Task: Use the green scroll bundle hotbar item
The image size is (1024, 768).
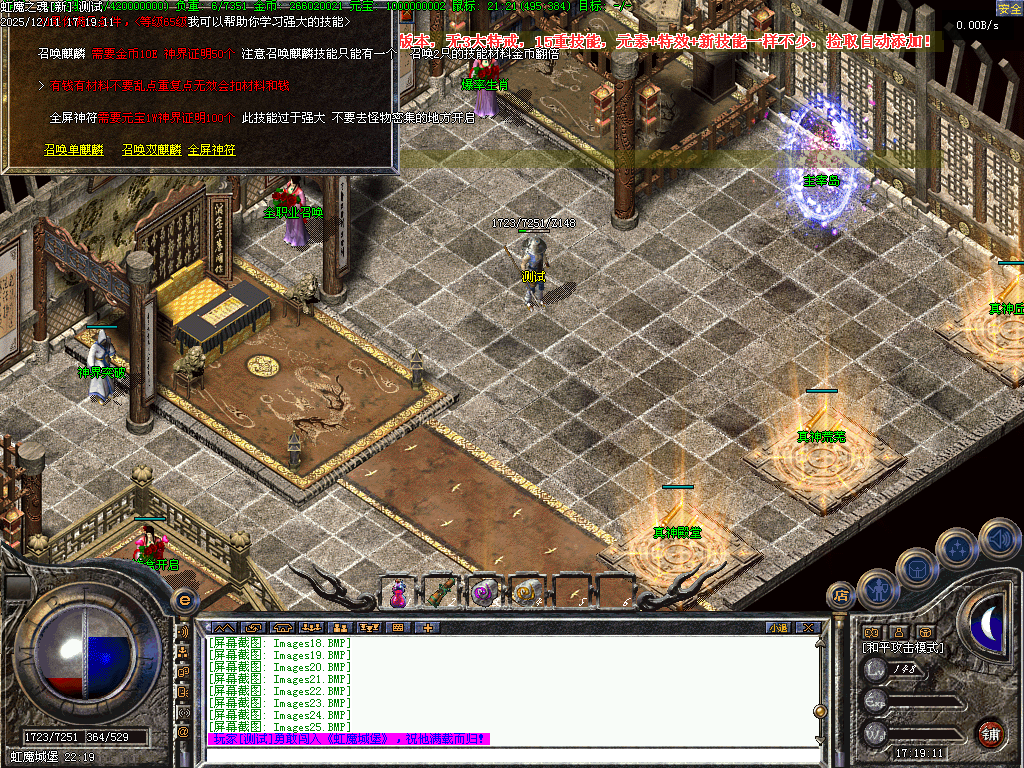Action: 441,592
